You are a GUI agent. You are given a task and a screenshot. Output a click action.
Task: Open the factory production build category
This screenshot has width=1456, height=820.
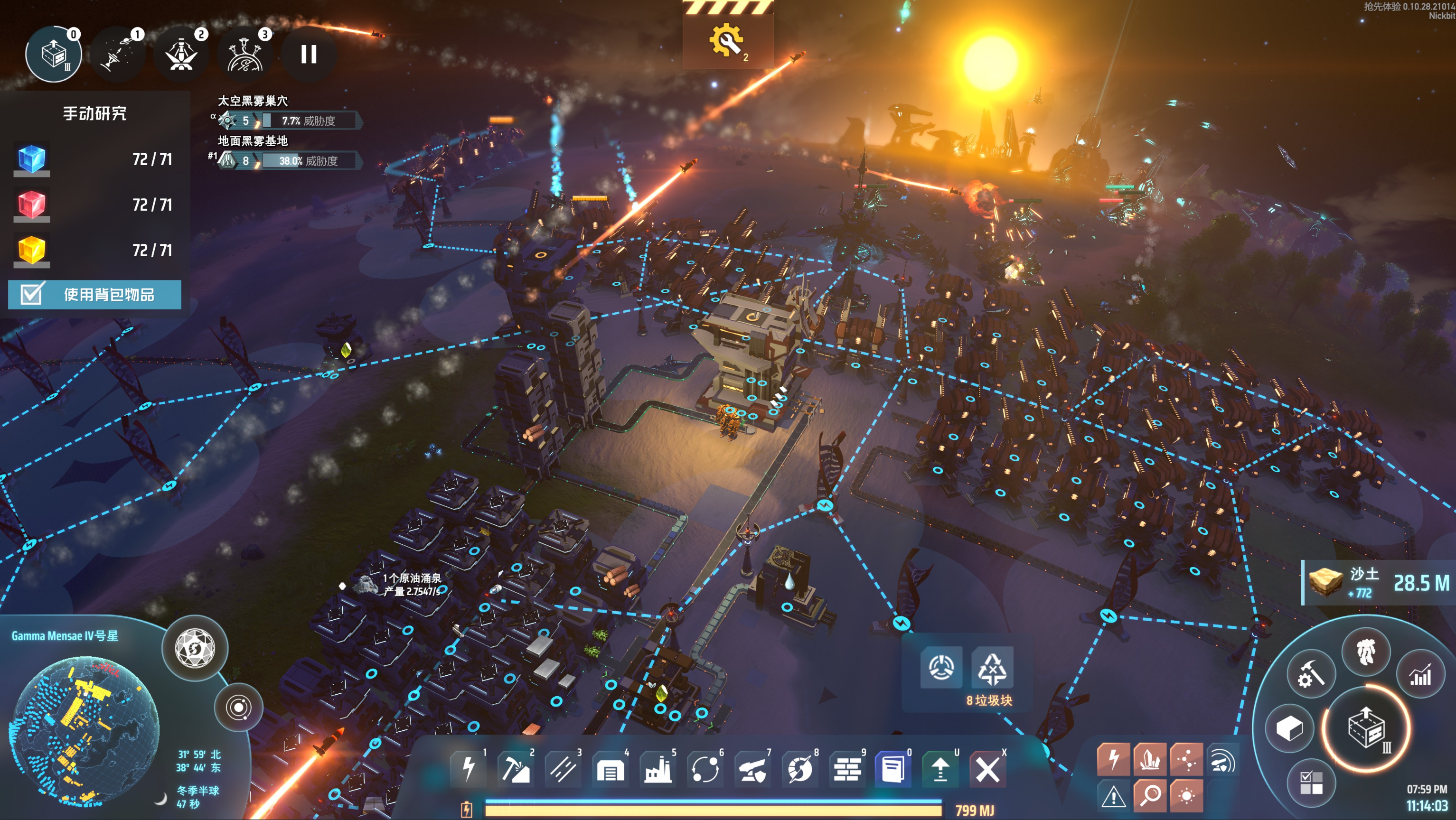click(x=658, y=769)
